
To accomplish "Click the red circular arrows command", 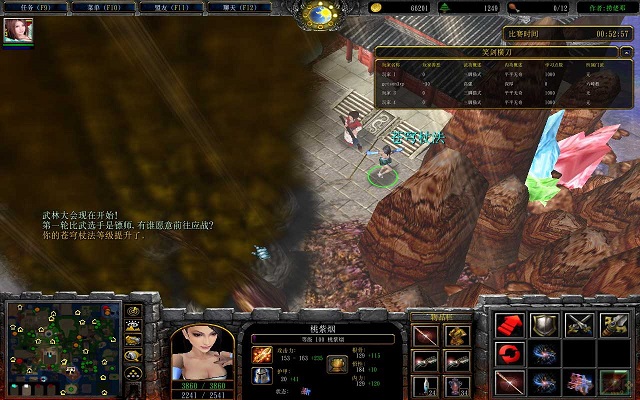I will point(511,353).
